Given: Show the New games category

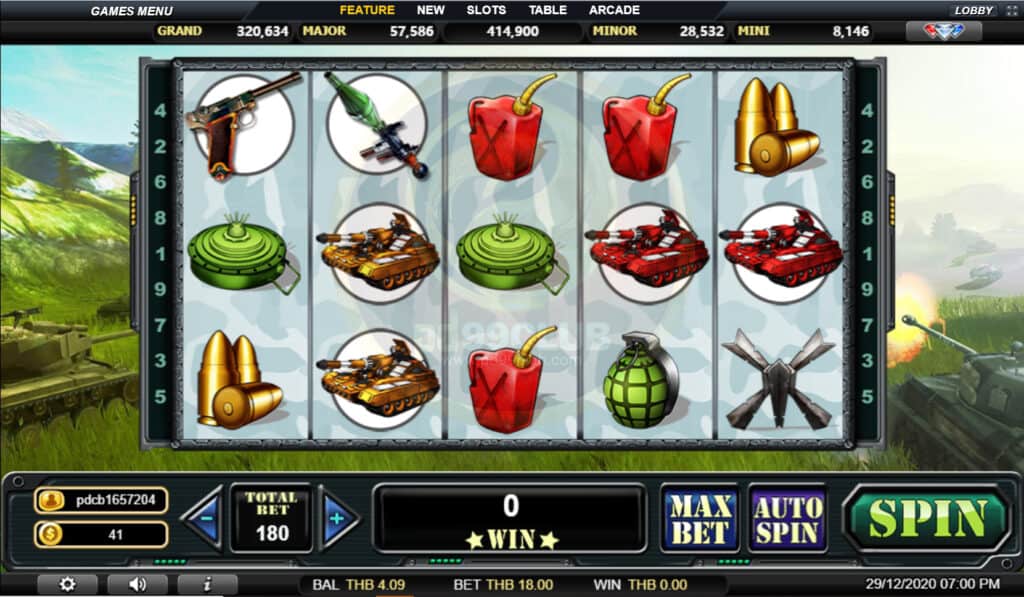Looking at the screenshot, I should pos(431,10).
